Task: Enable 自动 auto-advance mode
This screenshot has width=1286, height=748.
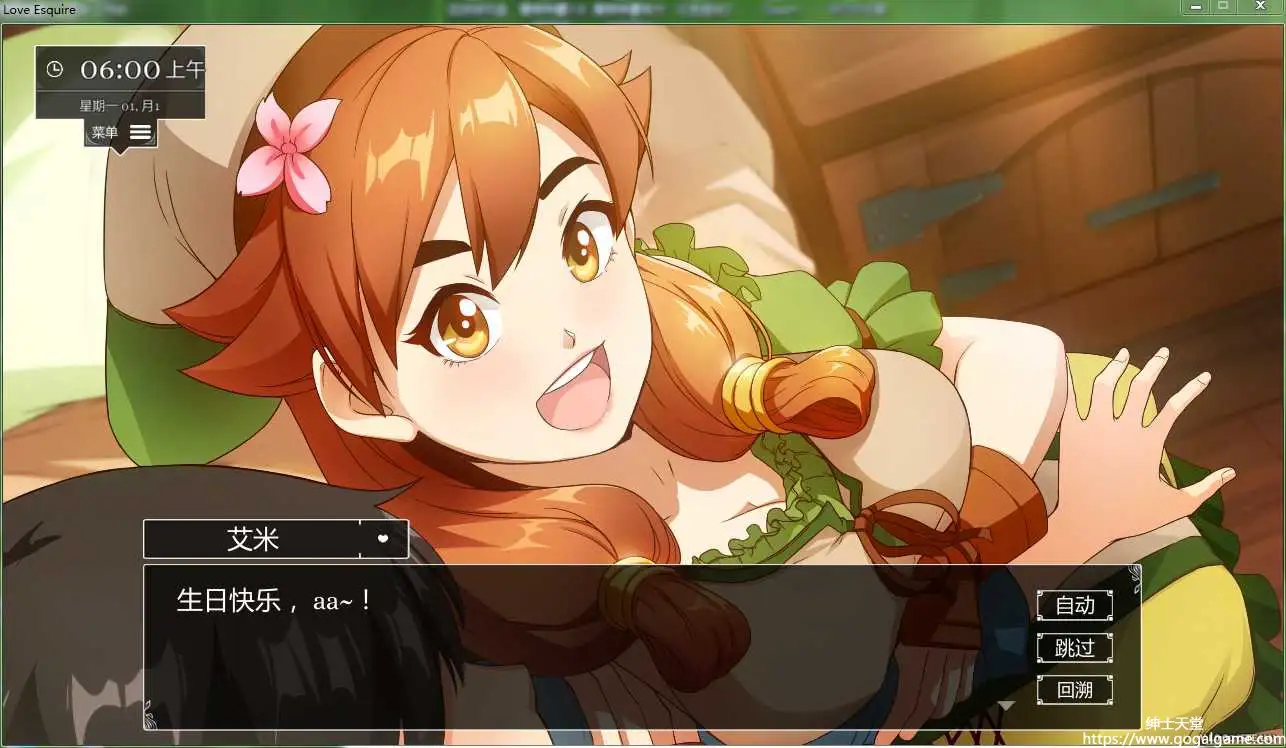Action: [1075, 605]
